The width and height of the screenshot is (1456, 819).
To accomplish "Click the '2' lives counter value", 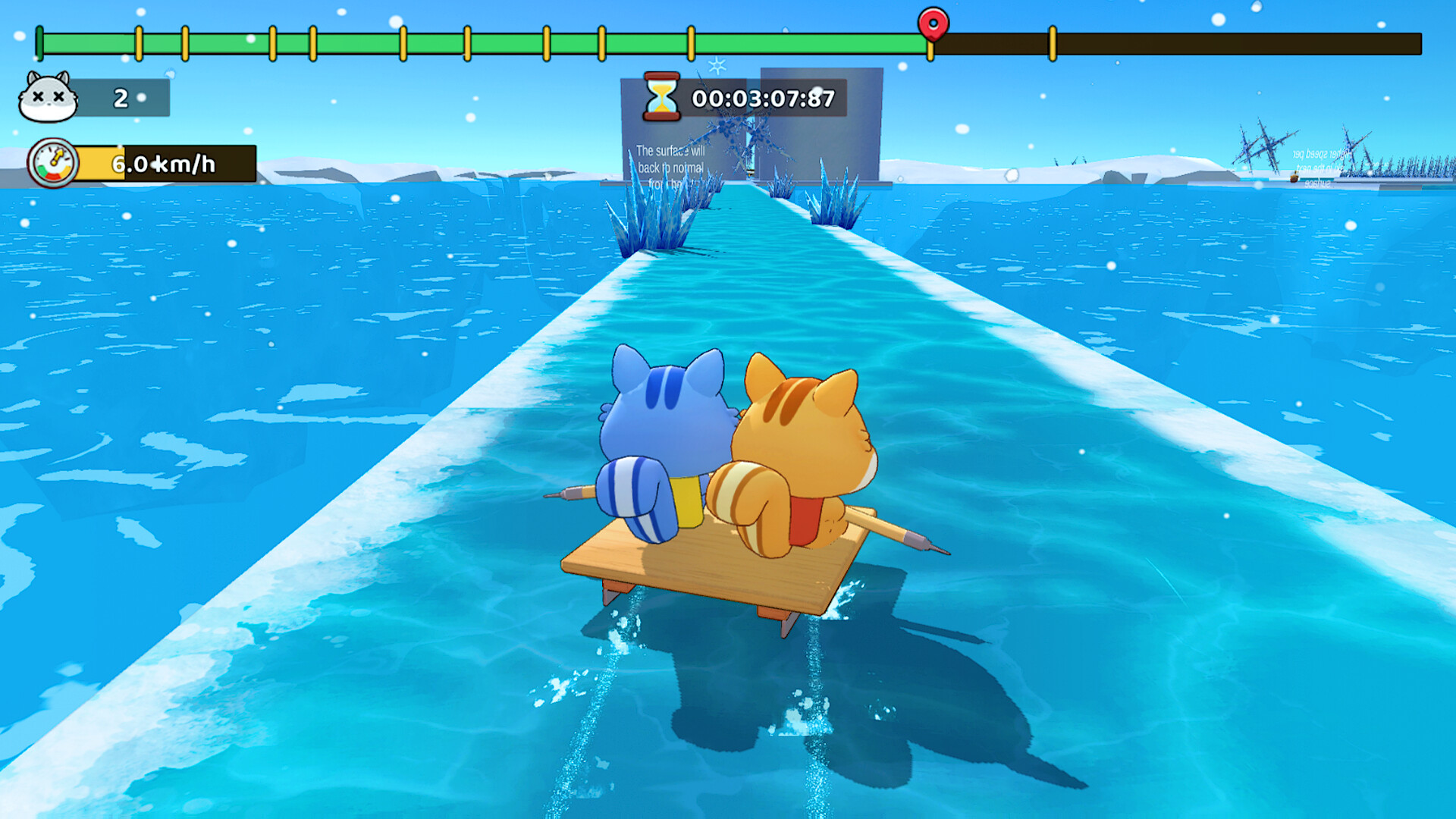I will click(120, 97).
